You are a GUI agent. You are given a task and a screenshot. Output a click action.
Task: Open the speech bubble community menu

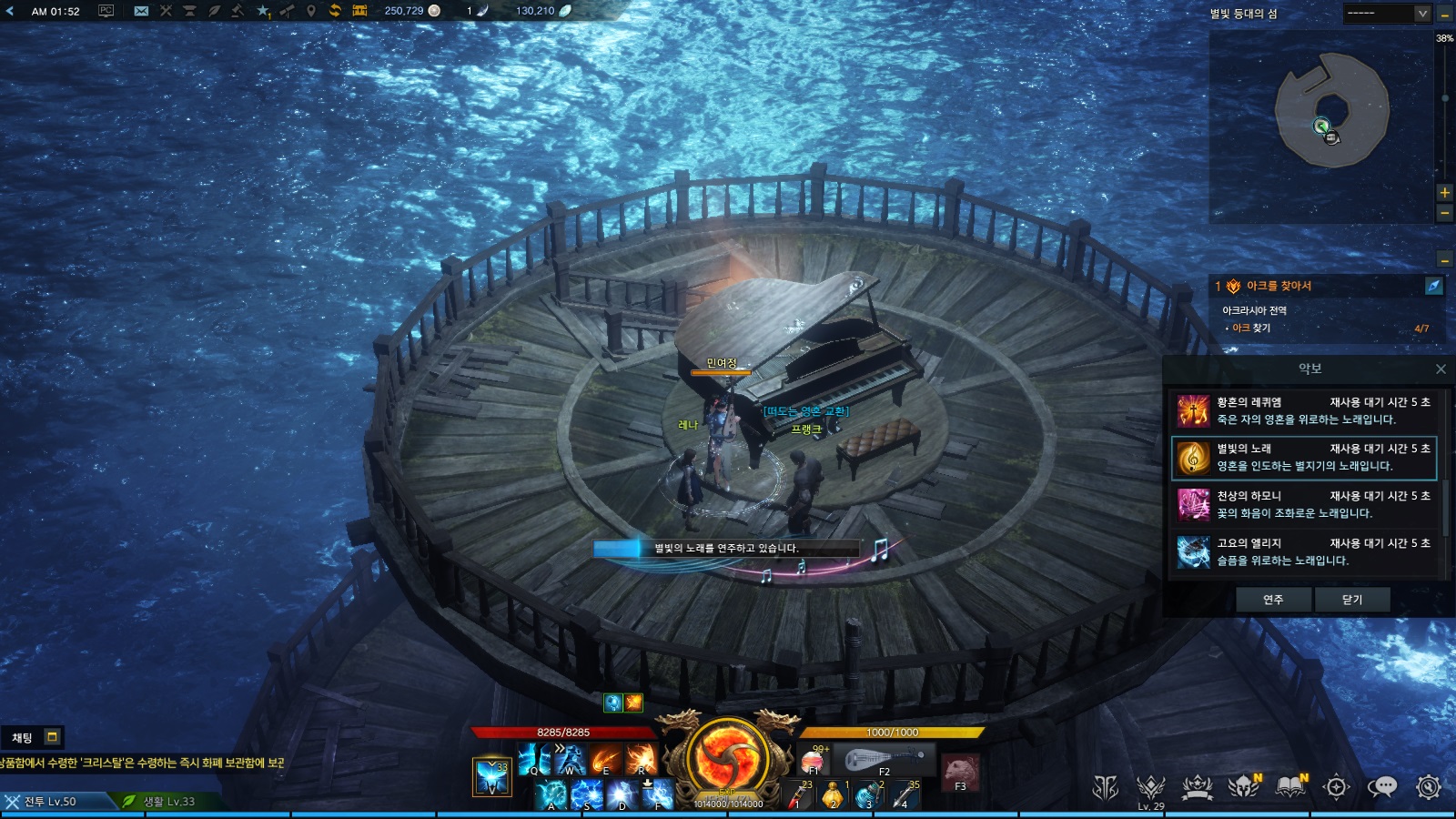[1381, 787]
